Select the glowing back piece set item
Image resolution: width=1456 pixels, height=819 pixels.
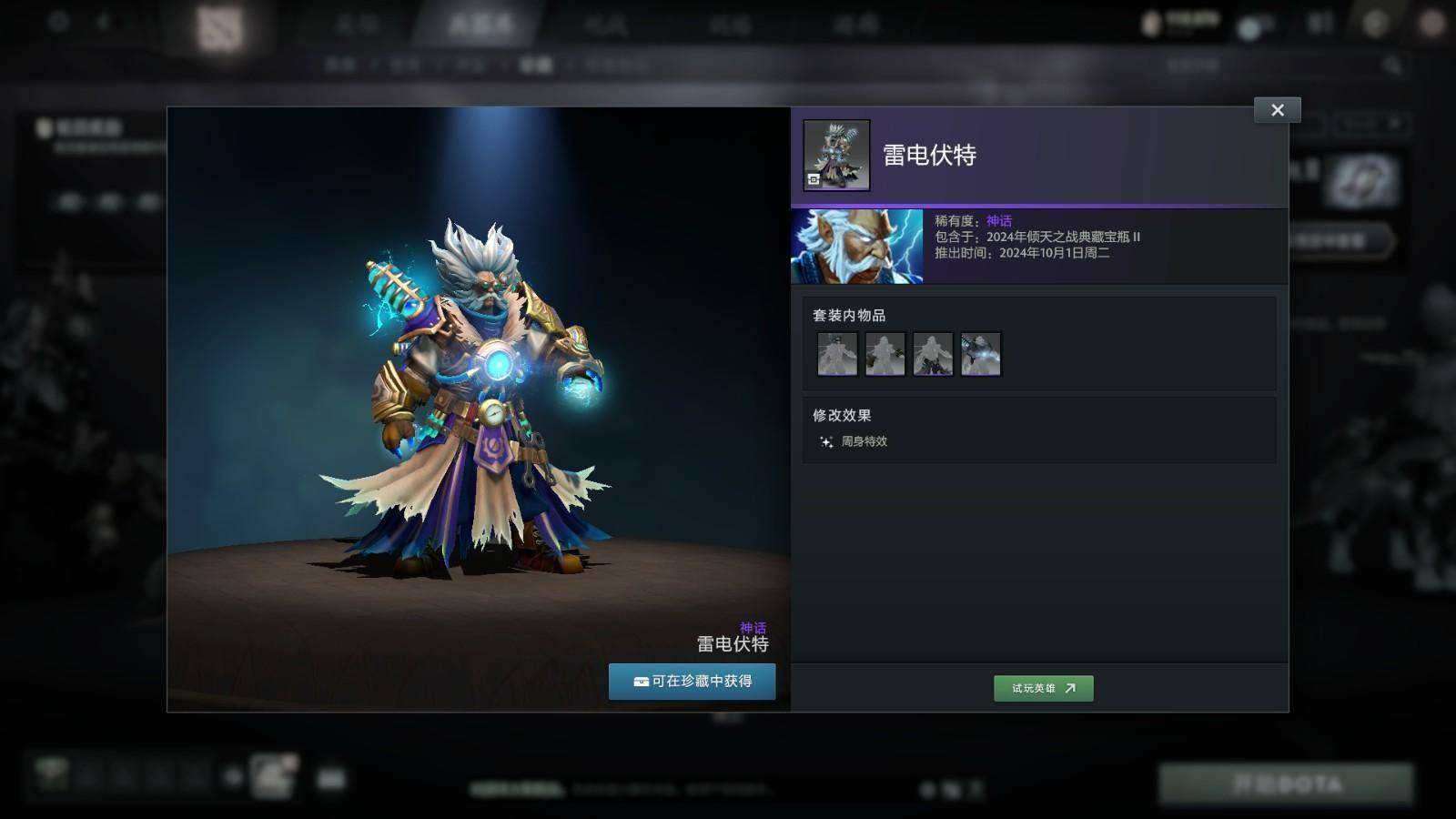(980, 354)
